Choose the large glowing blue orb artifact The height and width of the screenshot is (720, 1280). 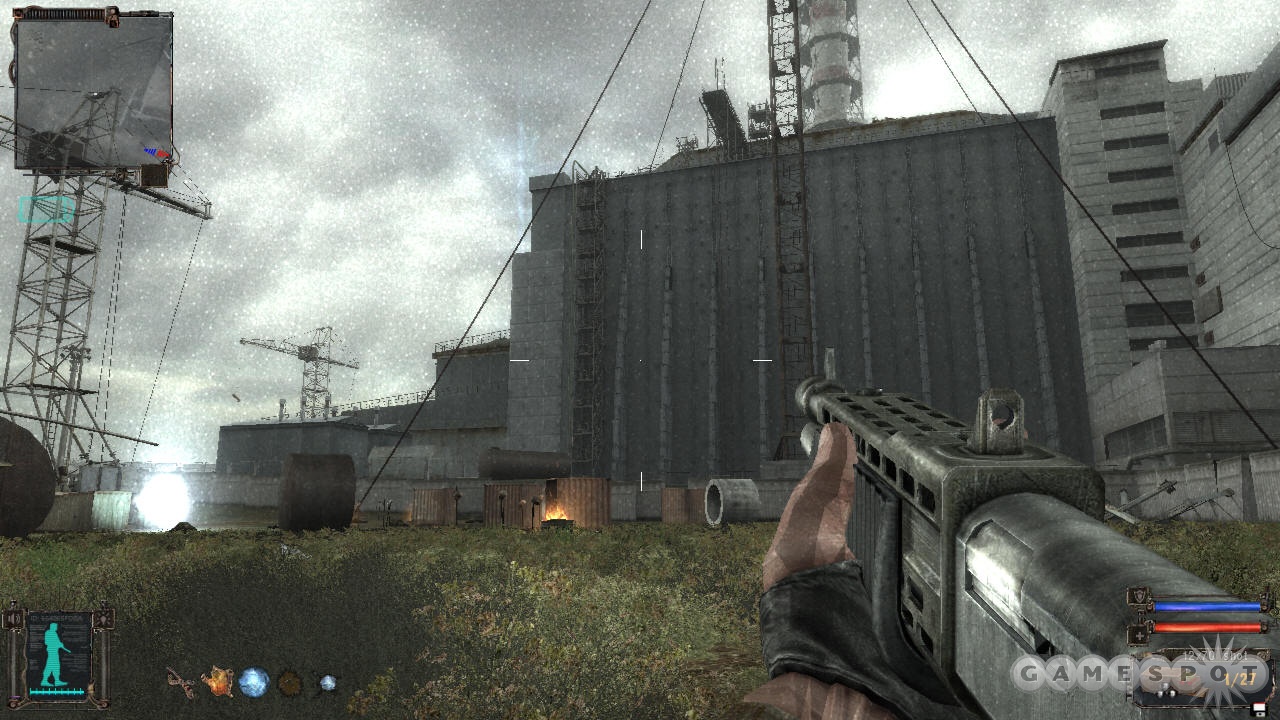(x=253, y=682)
